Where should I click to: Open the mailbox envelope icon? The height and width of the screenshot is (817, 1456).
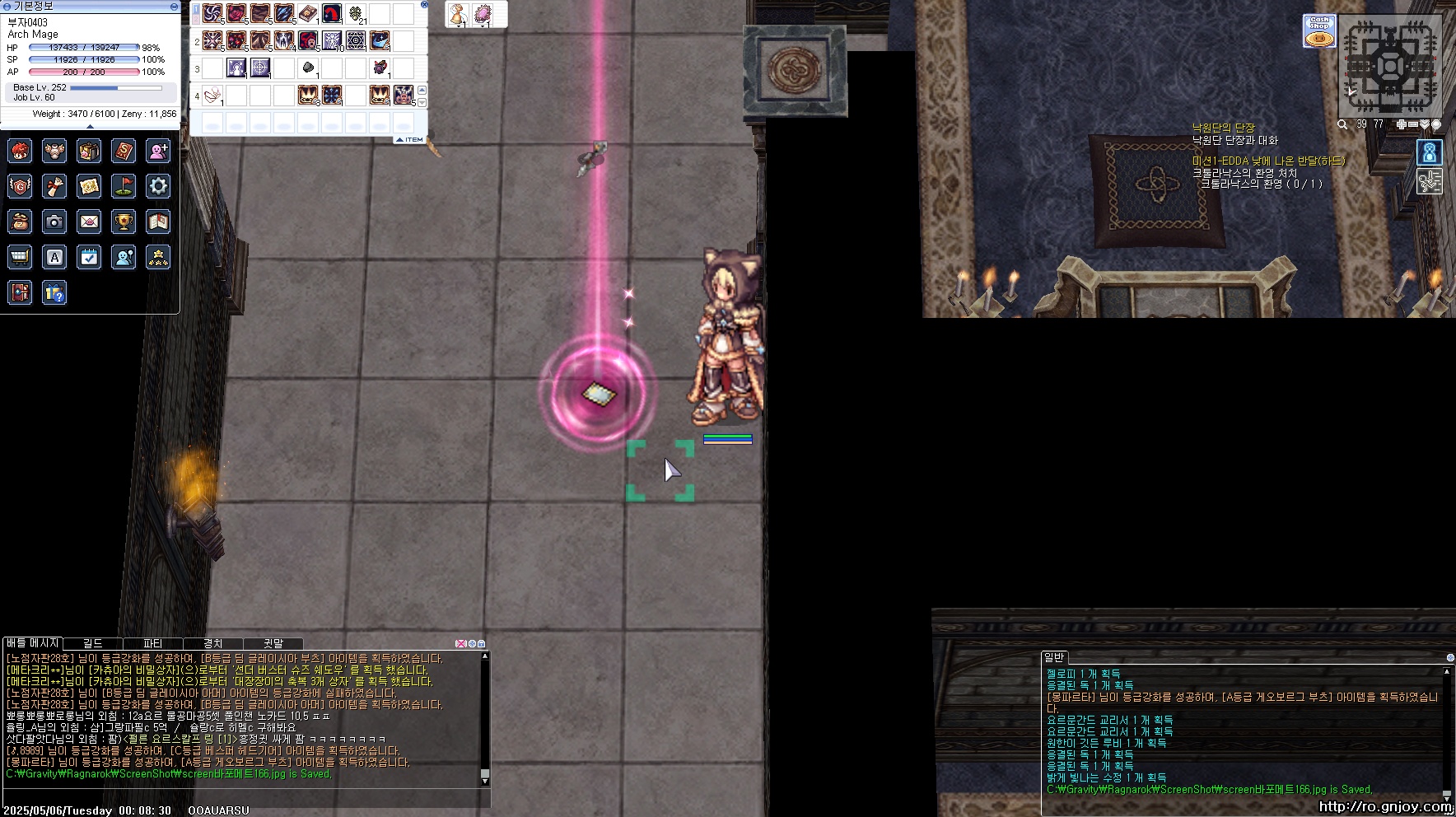89,222
